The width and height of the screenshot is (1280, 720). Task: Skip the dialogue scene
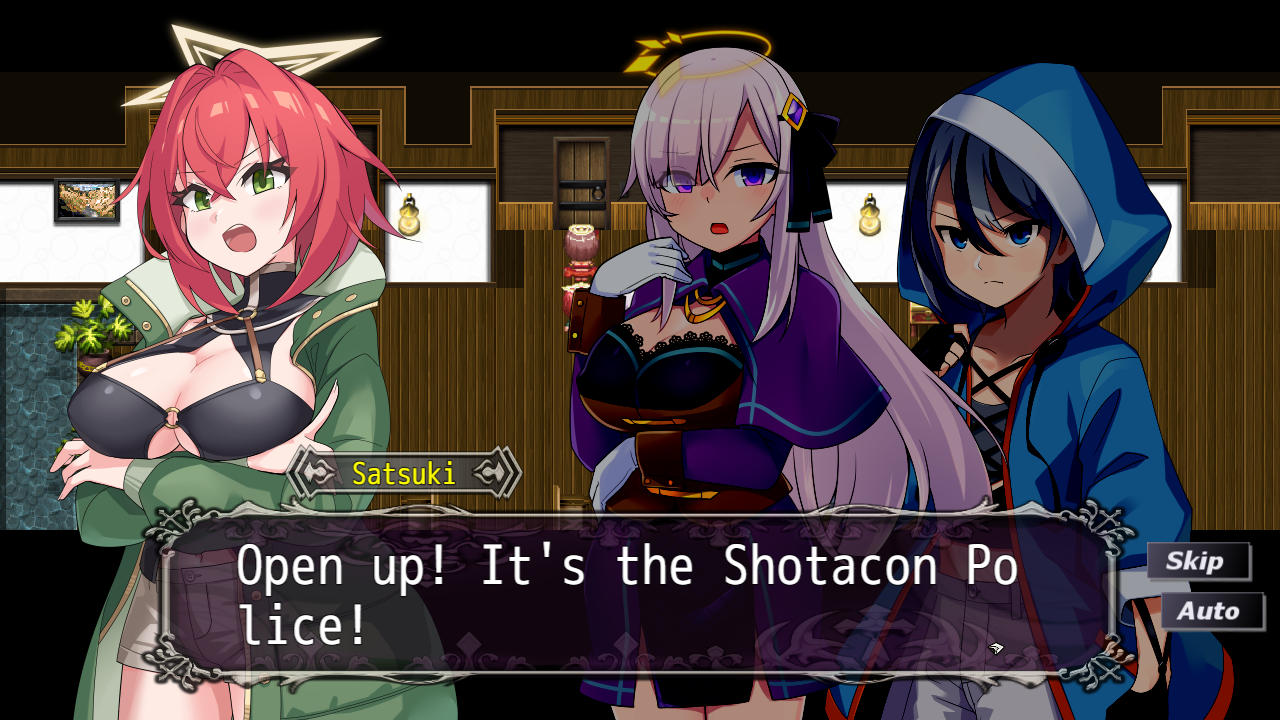click(1197, 561)
